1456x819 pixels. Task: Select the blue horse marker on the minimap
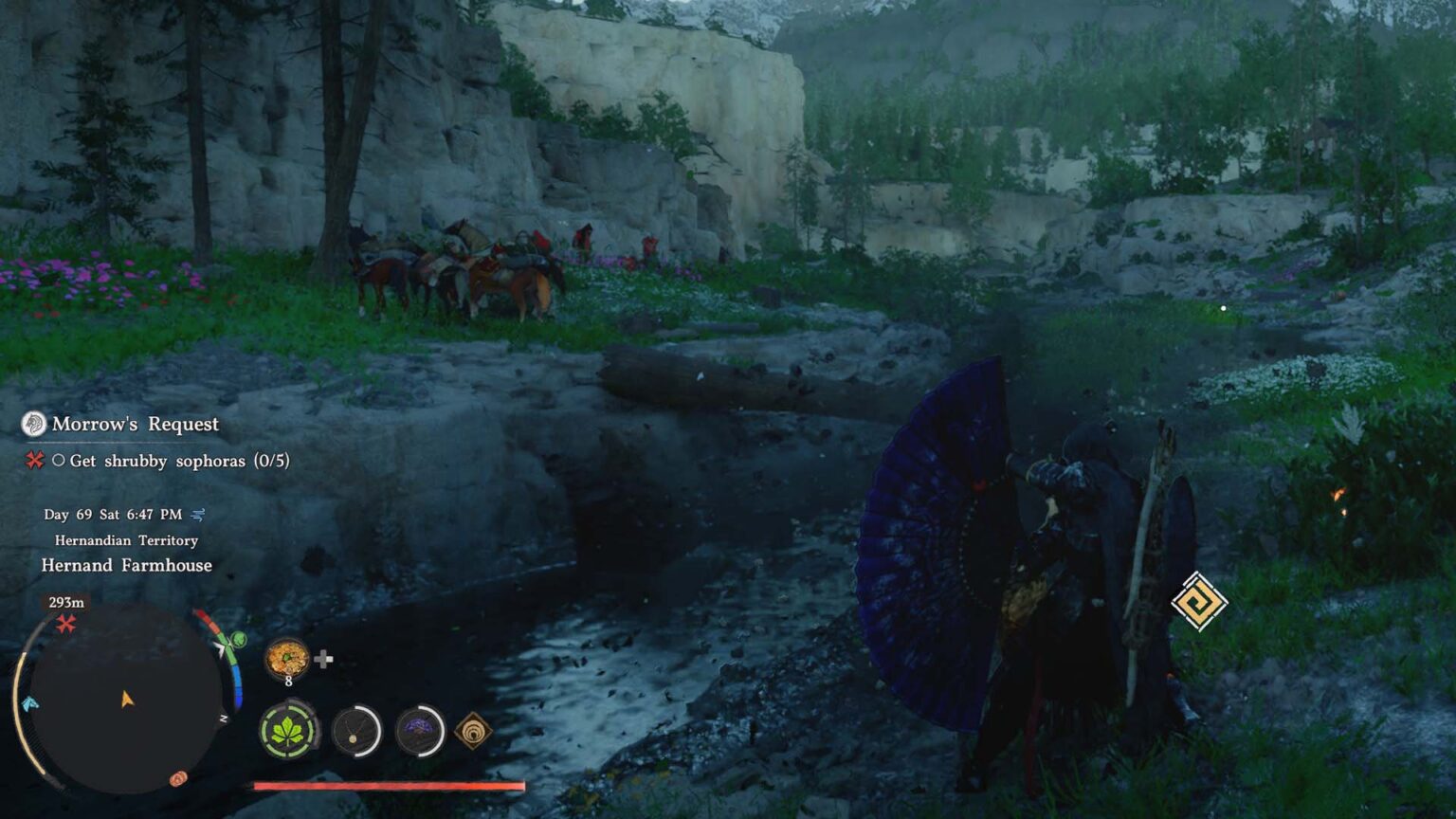(x=29, y=703)
